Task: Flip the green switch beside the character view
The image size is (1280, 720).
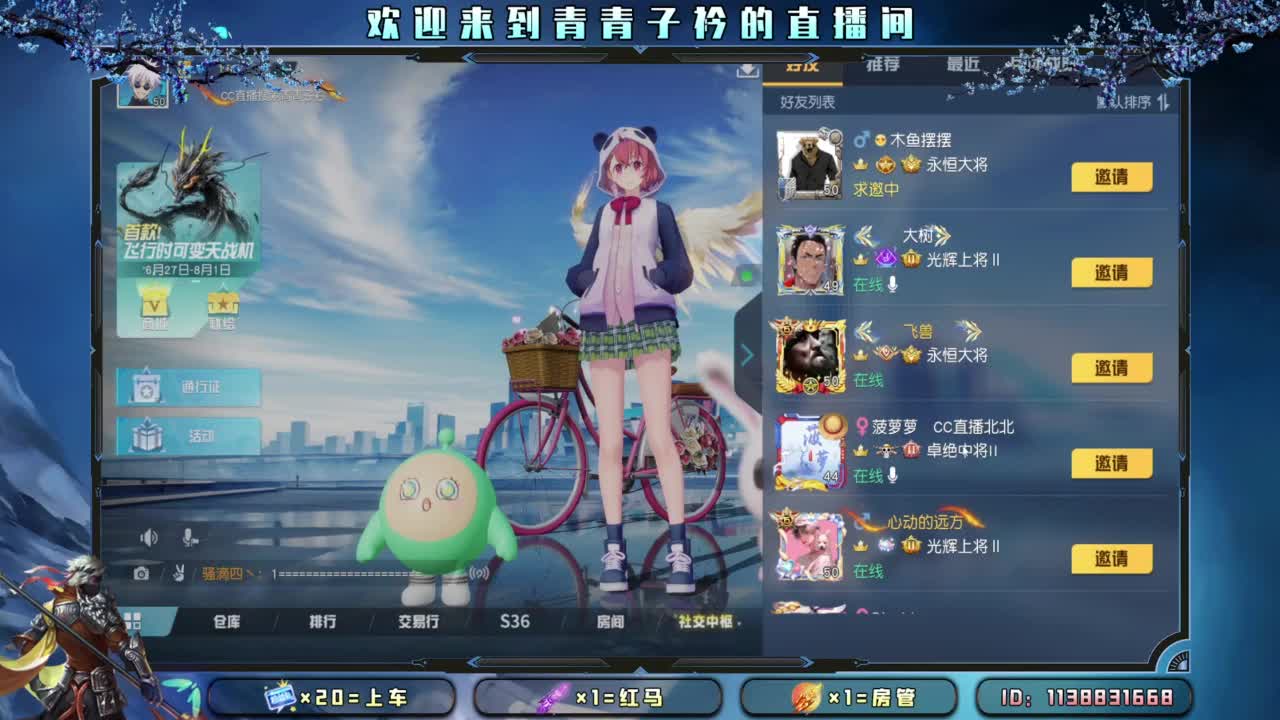Action: tap(746, 275)
